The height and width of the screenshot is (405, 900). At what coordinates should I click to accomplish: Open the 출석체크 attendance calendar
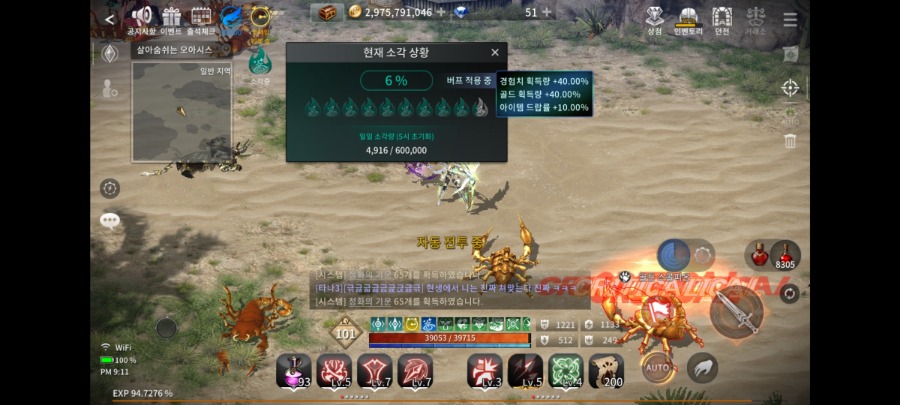coord(201,18)
